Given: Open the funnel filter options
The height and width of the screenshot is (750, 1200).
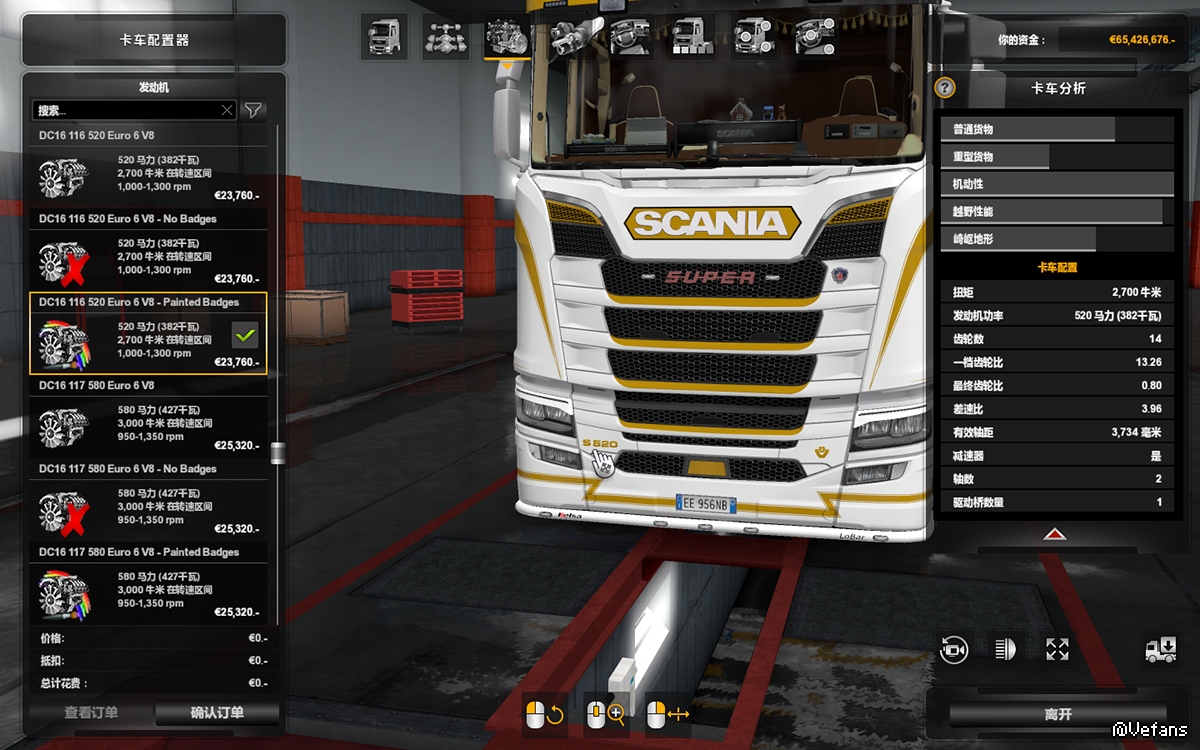Looking at the screenshot, I should click(x=254, y=110).
